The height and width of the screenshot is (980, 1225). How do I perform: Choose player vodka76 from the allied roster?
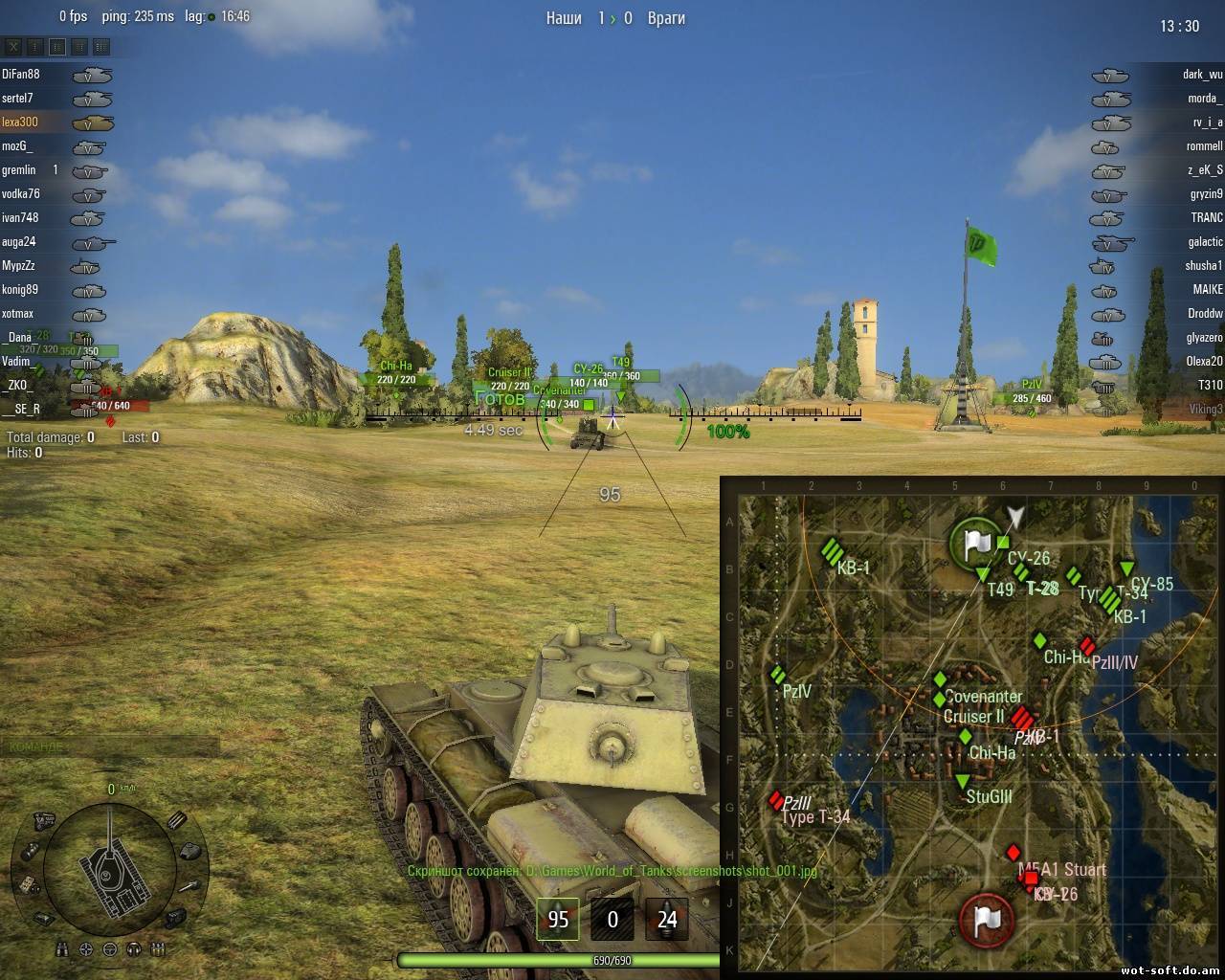[x=21, y=194]
